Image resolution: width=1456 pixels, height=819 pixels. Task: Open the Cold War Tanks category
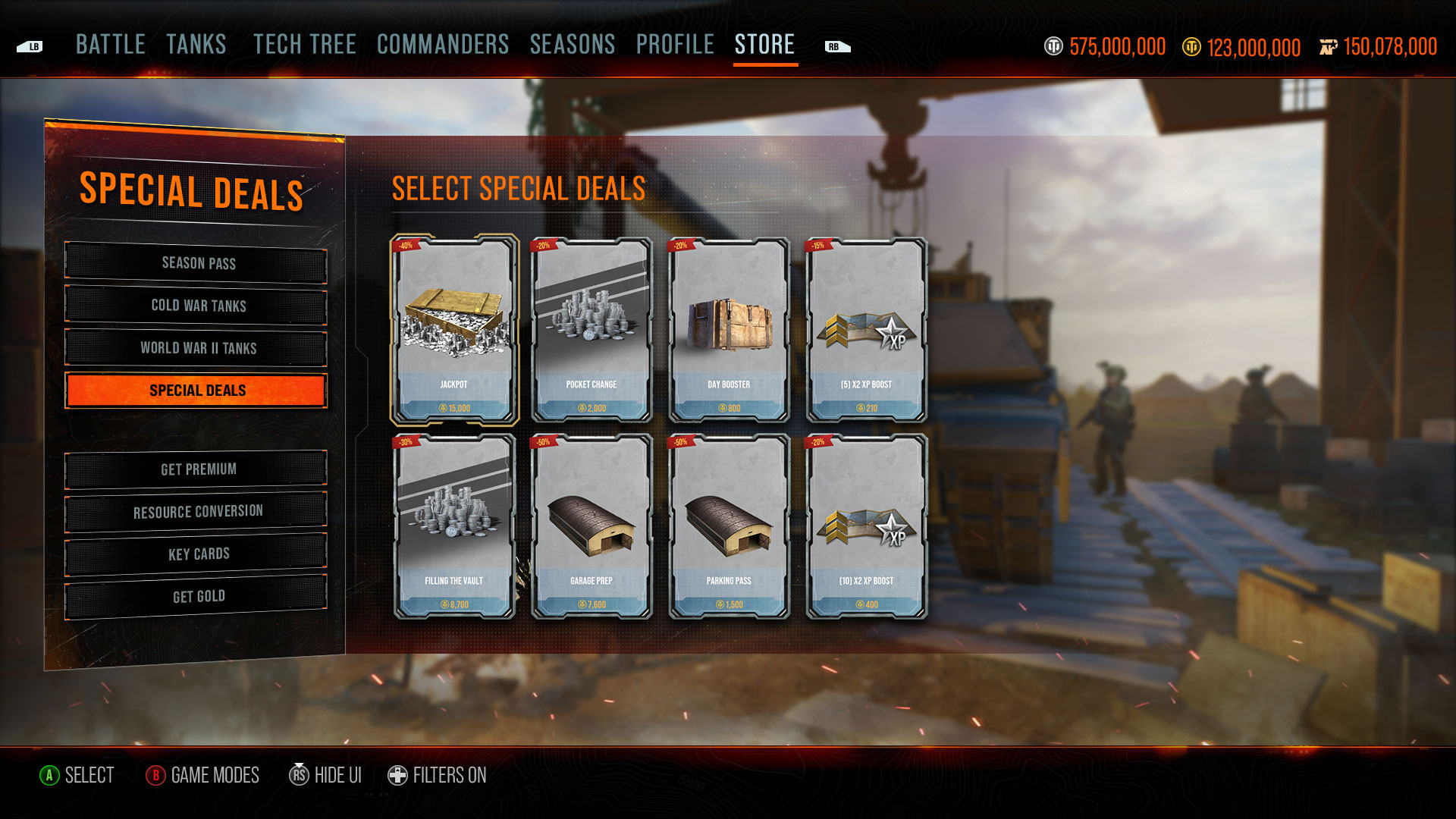197,306
